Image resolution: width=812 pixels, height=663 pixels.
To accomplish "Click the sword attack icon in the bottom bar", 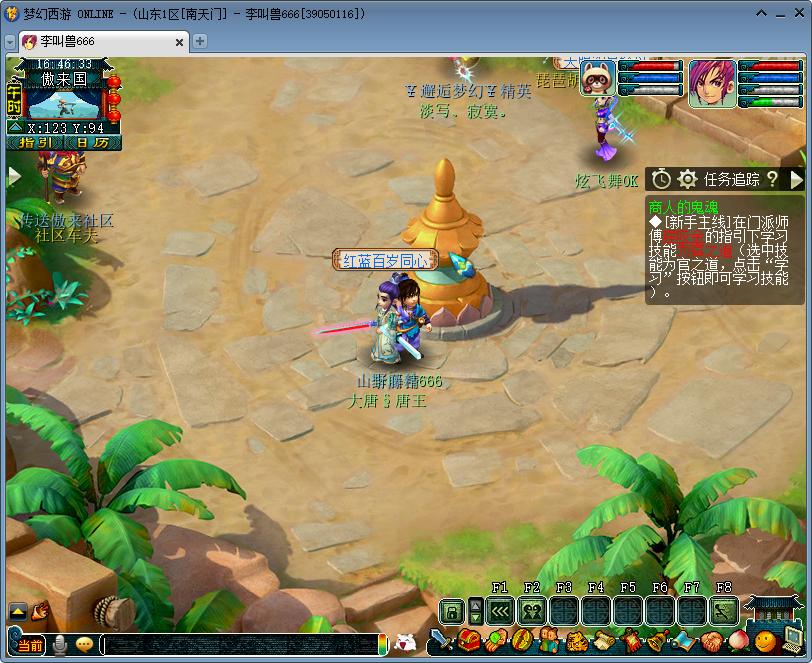I will (x=440, y=640).
